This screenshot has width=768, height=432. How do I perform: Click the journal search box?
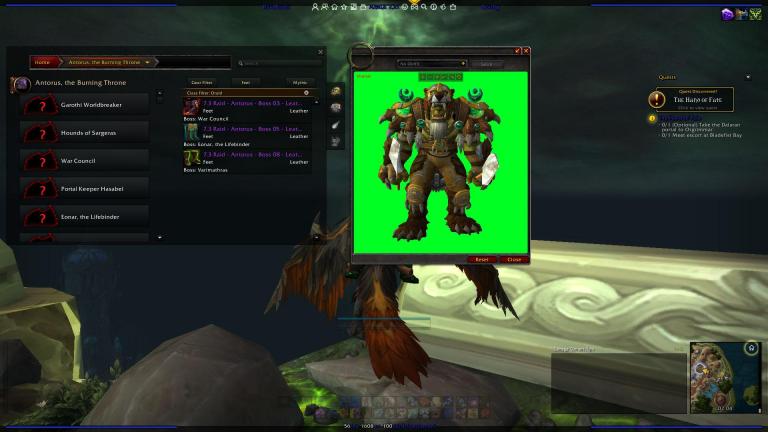(x=280, y=63)
